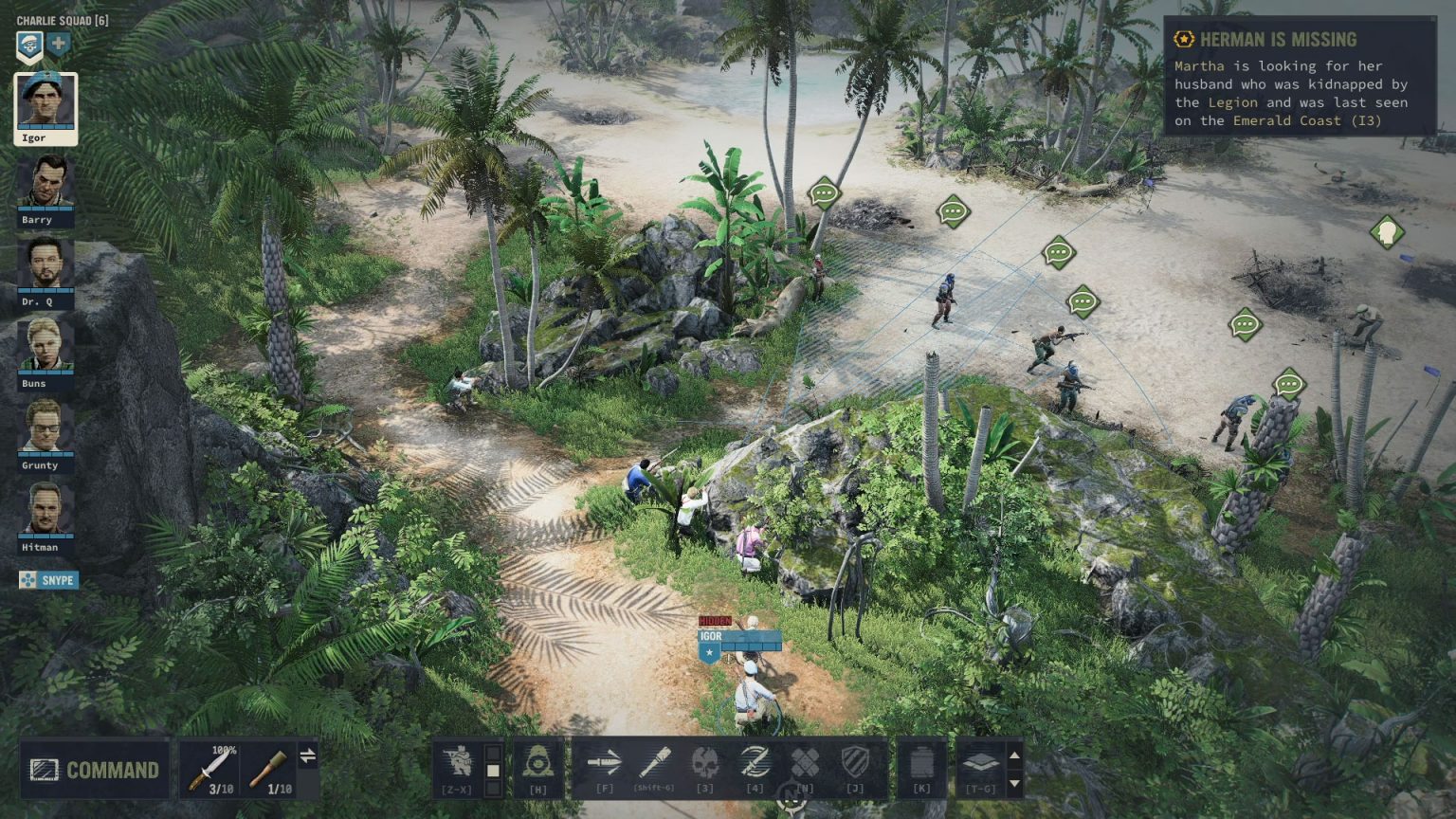The width and height of the screenshot is (1456, 819).
Task: Toggle the prone stance in the stance selector
Action: pyautogui.click(x=492, y=788)
